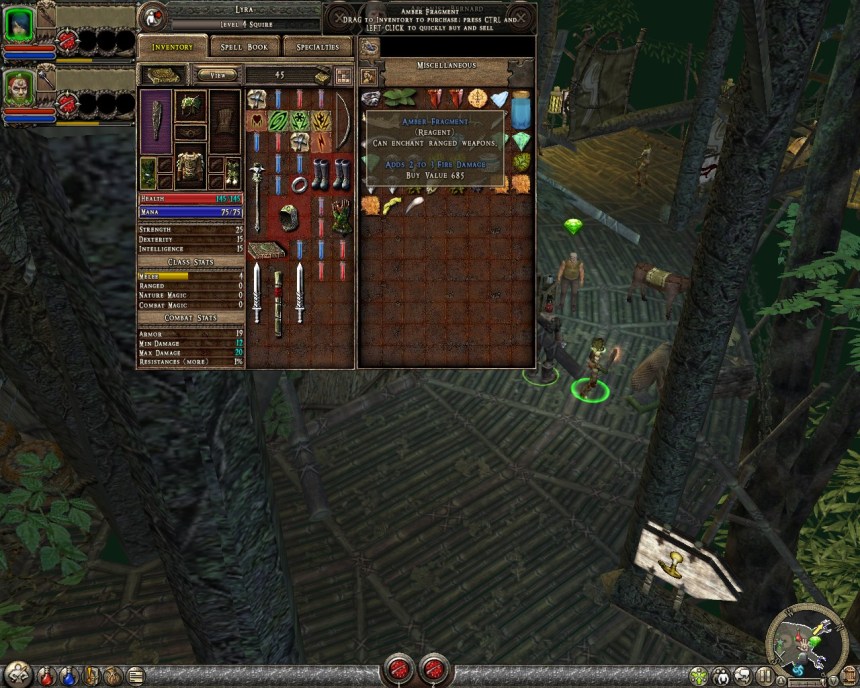The width and height of the screenshot is (860, 688).
Task: Switch to the Spell Book tab
Action: 244,47
